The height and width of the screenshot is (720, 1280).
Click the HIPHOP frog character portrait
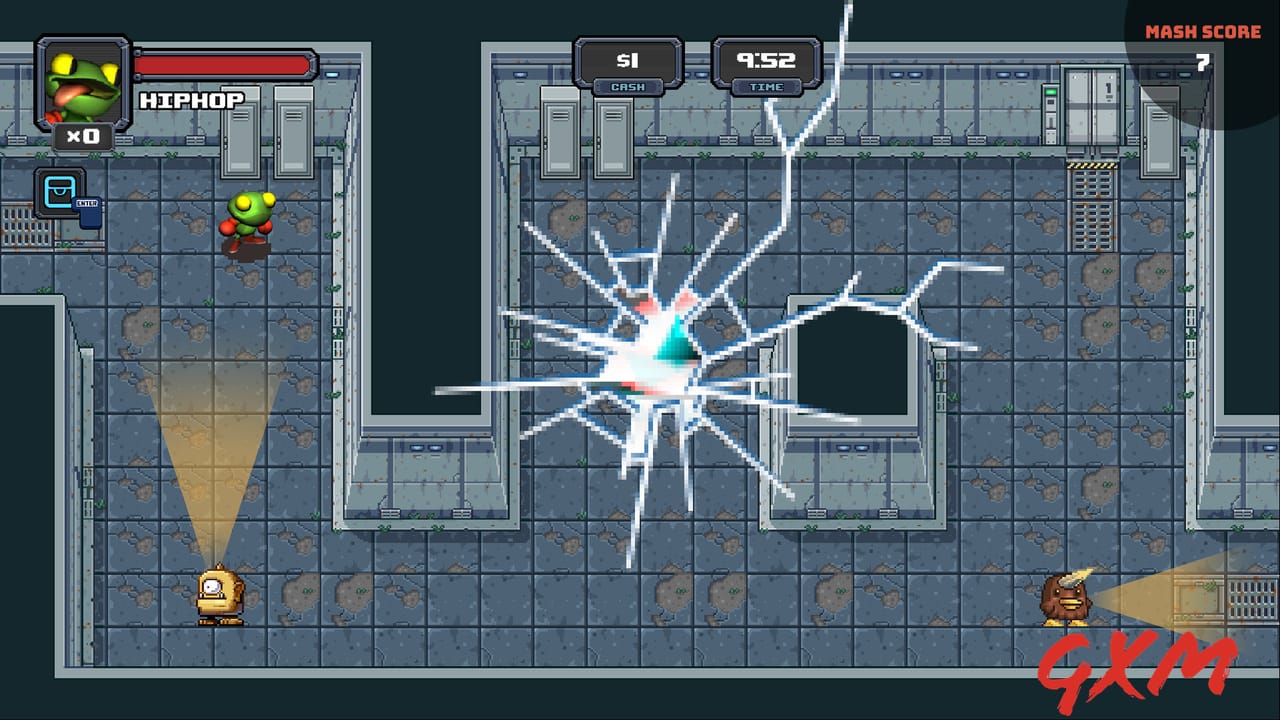click(x=80, y=80)
